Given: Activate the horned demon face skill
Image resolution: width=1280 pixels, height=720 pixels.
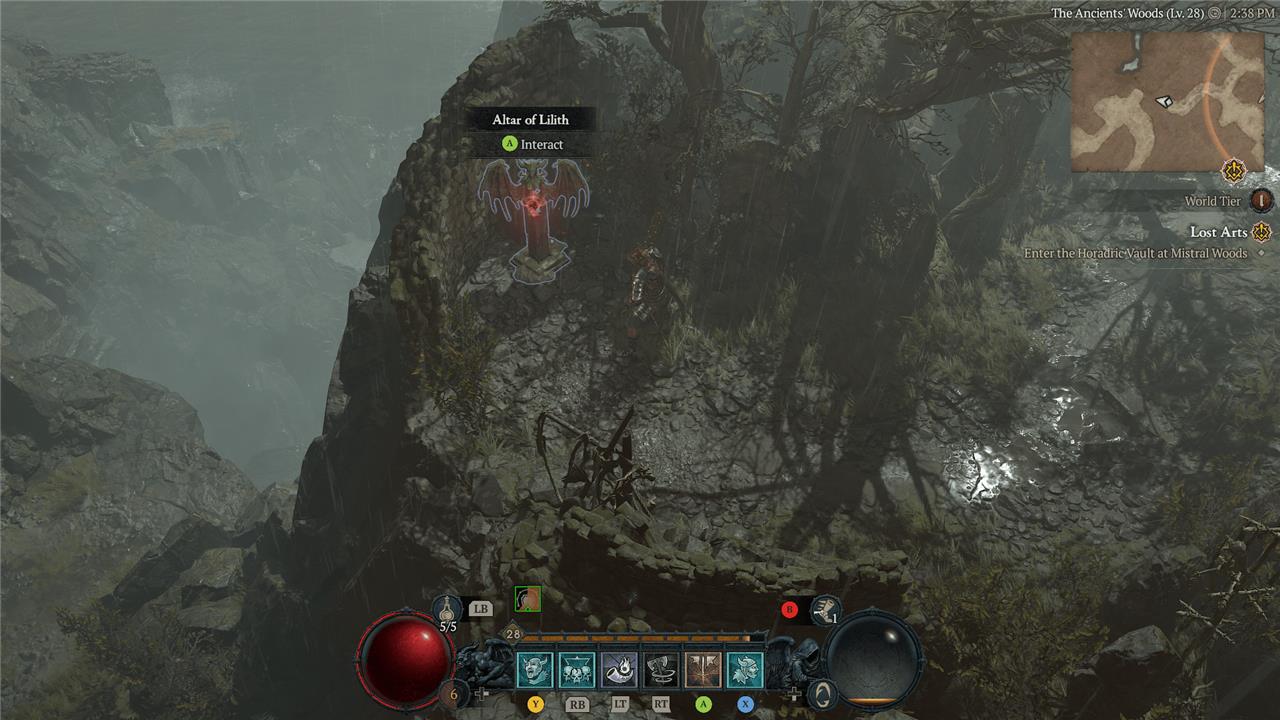Looking at the screenshot, I should click(535, 670).
